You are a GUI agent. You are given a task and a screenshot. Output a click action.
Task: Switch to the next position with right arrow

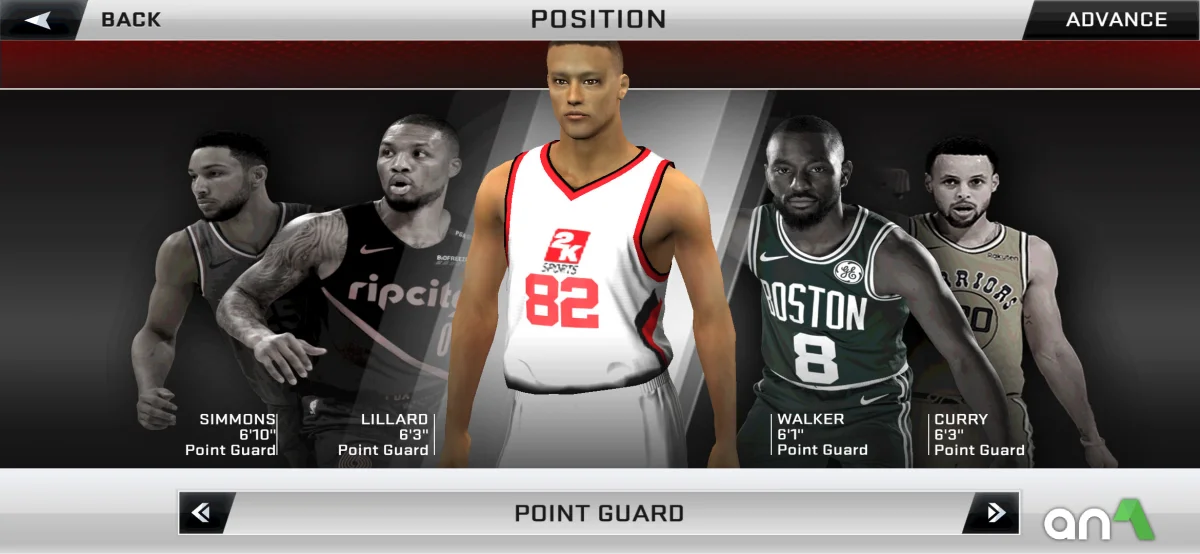click(x=995, y=513)
